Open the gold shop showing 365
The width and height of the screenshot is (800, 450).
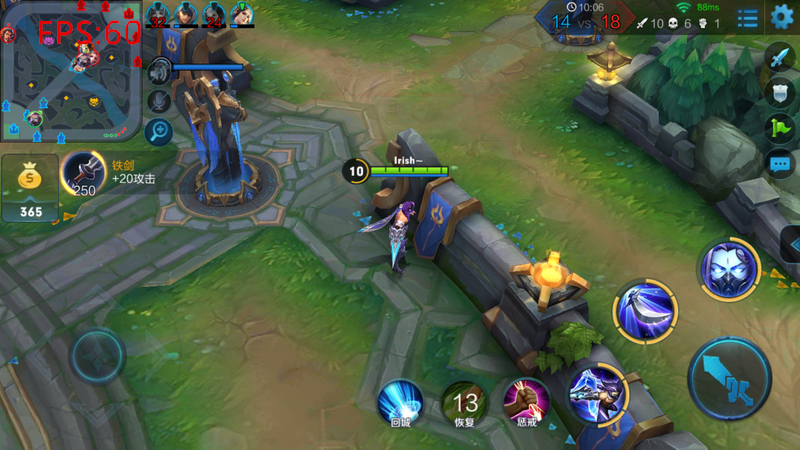pyautogui.click(x=30, y=187)
